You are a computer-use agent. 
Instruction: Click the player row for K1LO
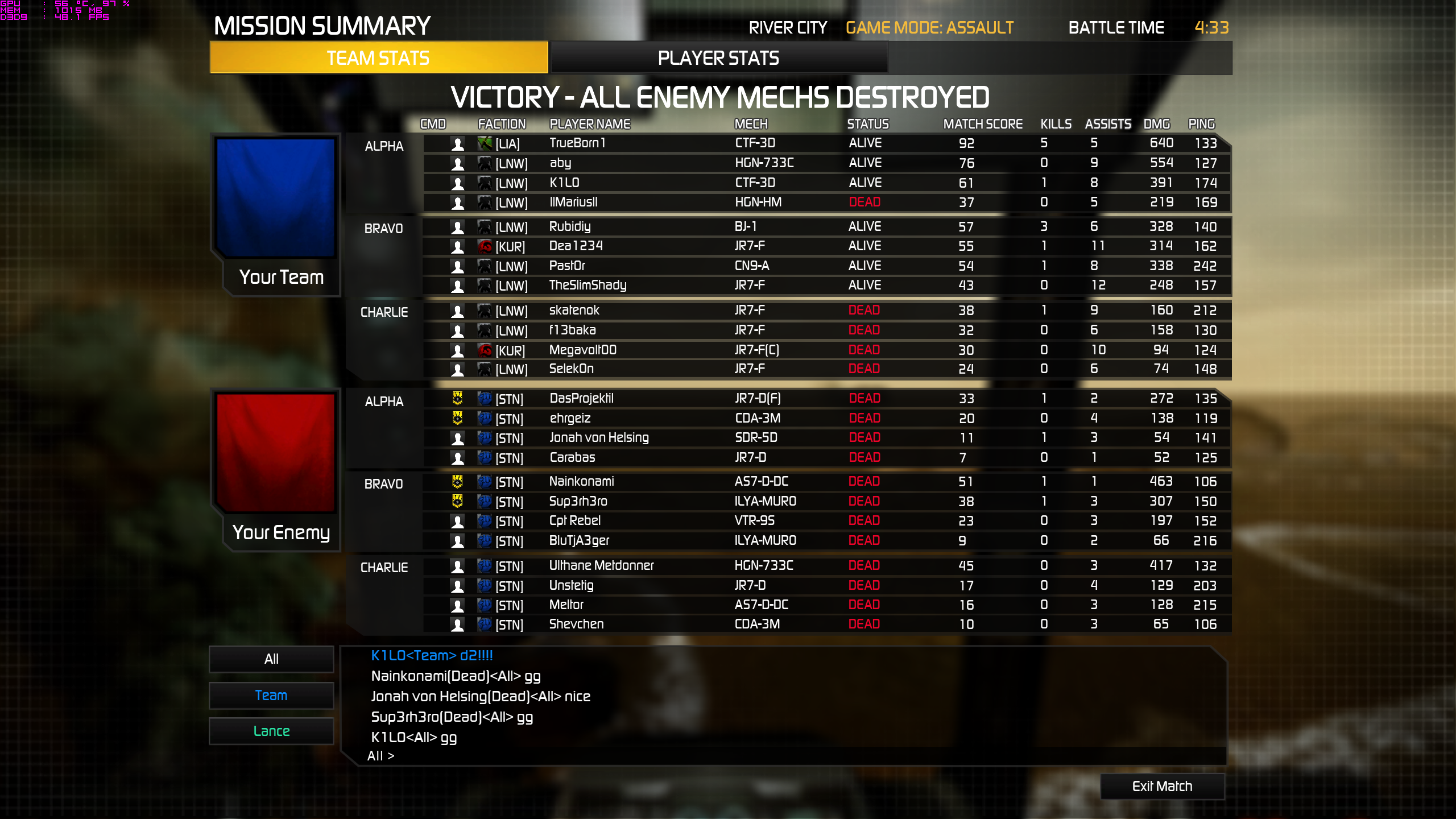click(564, 183)
